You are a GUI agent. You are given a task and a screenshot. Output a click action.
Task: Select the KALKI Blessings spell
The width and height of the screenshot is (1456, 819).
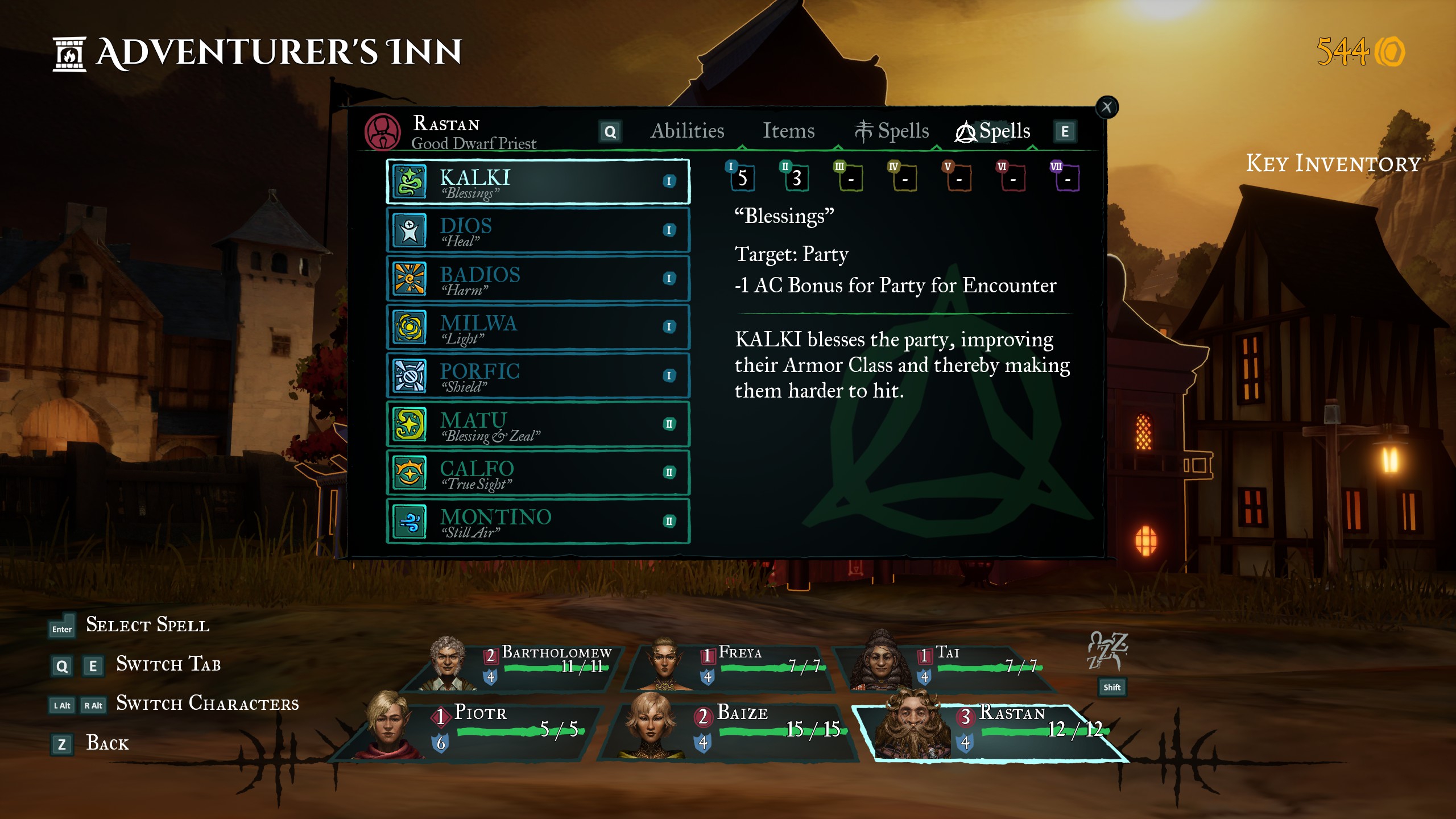537,181
